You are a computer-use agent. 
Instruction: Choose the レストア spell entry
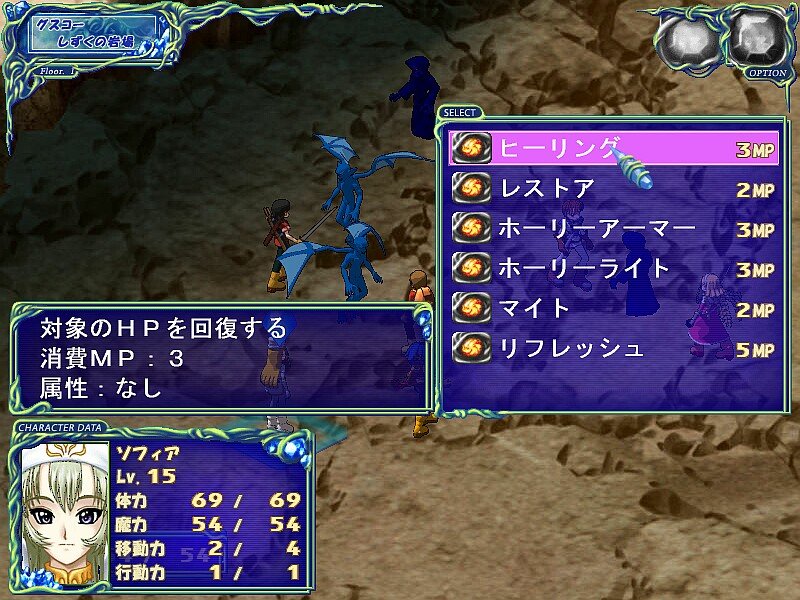coord(612,189)
